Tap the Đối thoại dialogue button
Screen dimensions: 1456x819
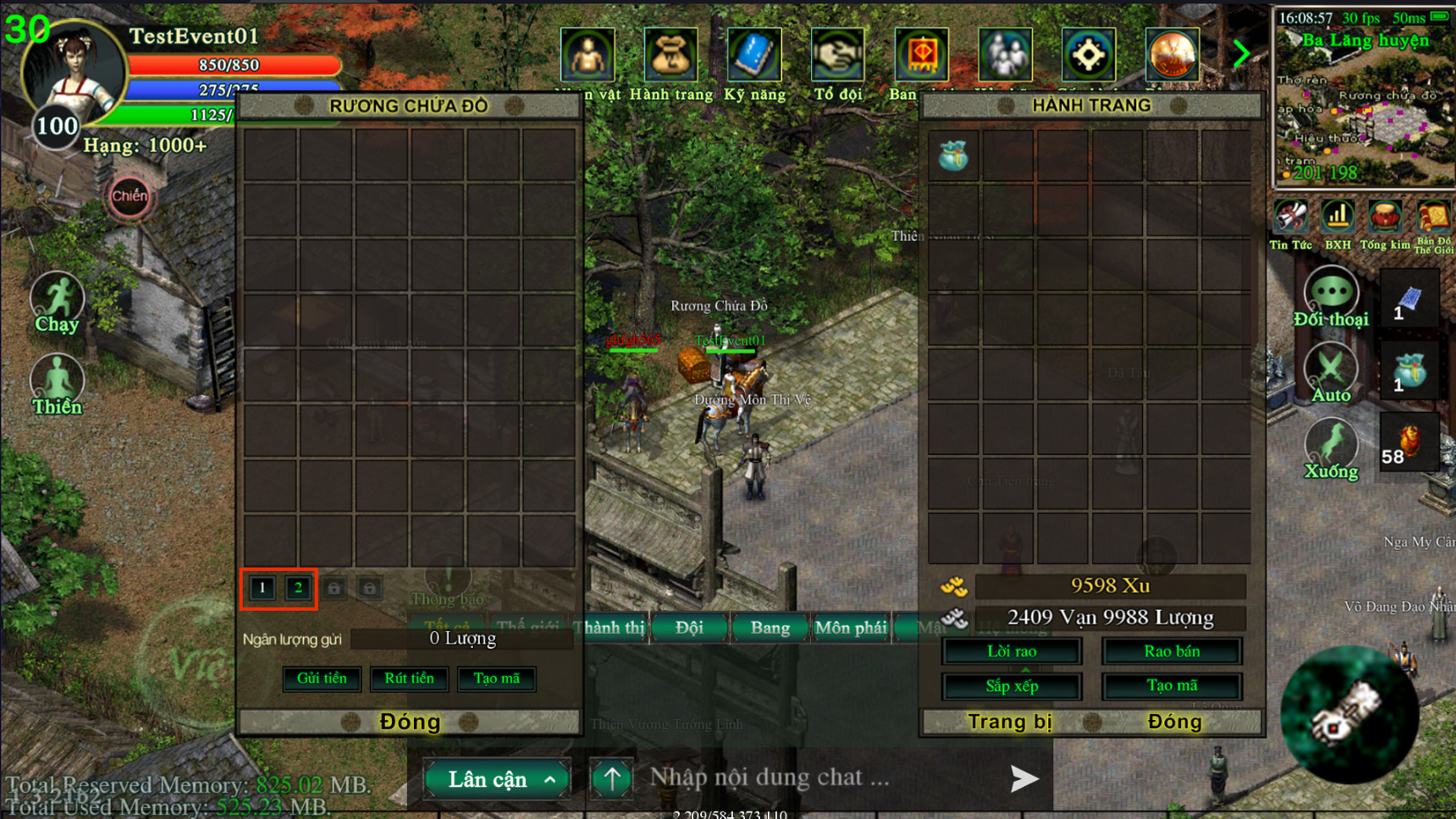(1331, 295)
